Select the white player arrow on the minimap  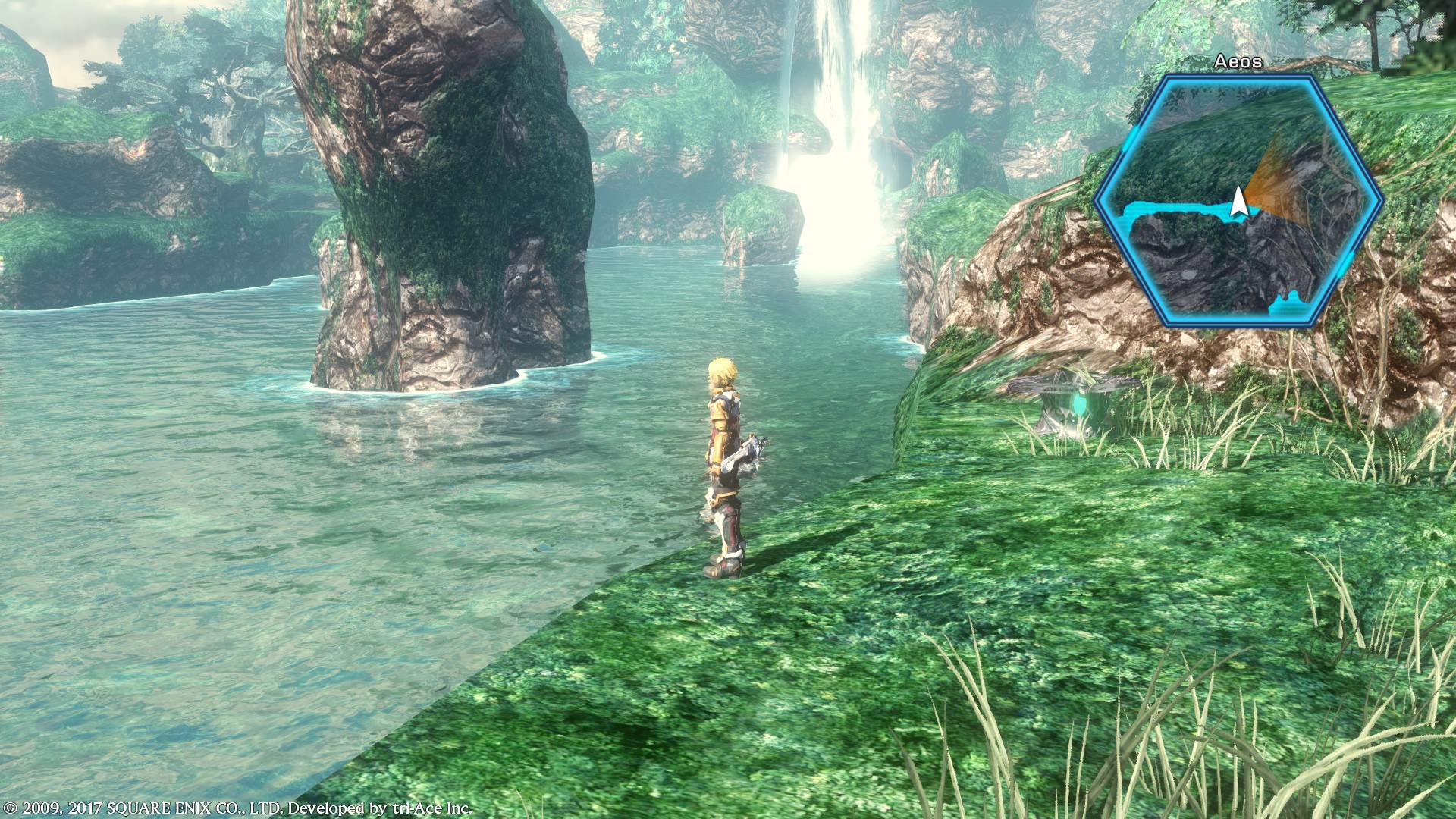point(1239,202)
